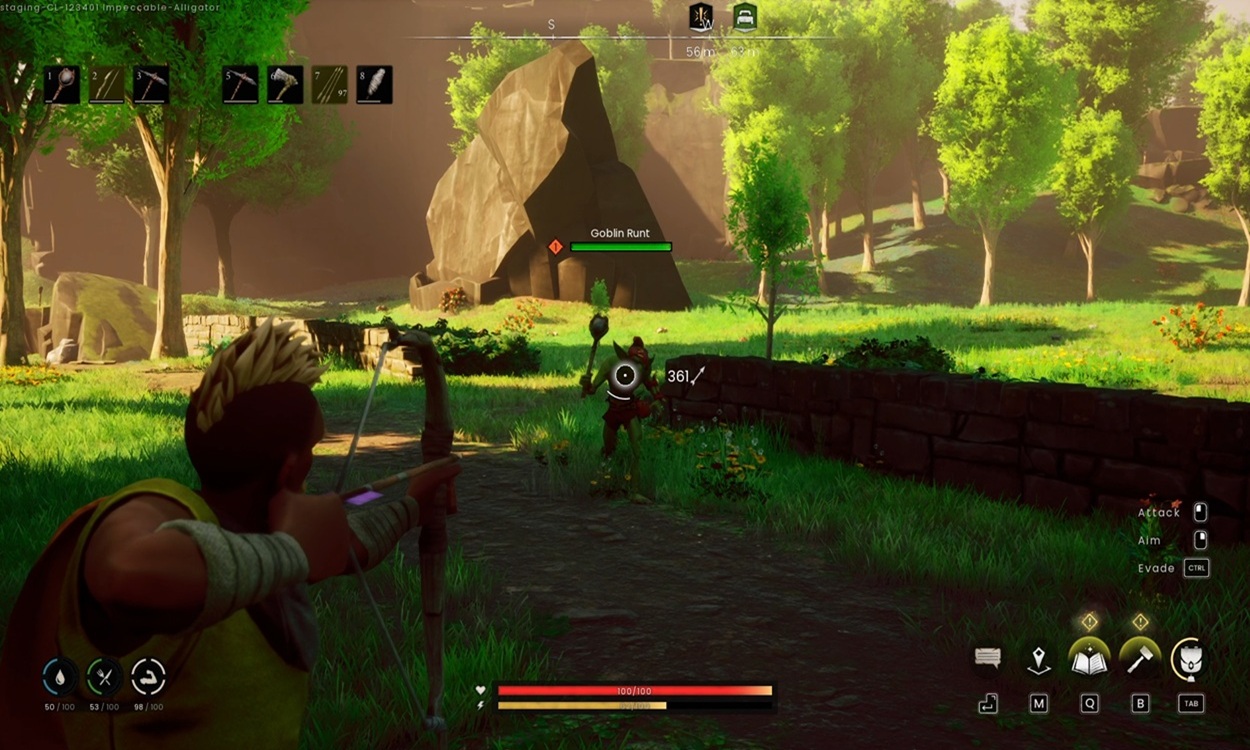Choose the pickaxe in hotbar slot 5
This screenshot has height=750, width=1250.
click(x=240, y=85)
